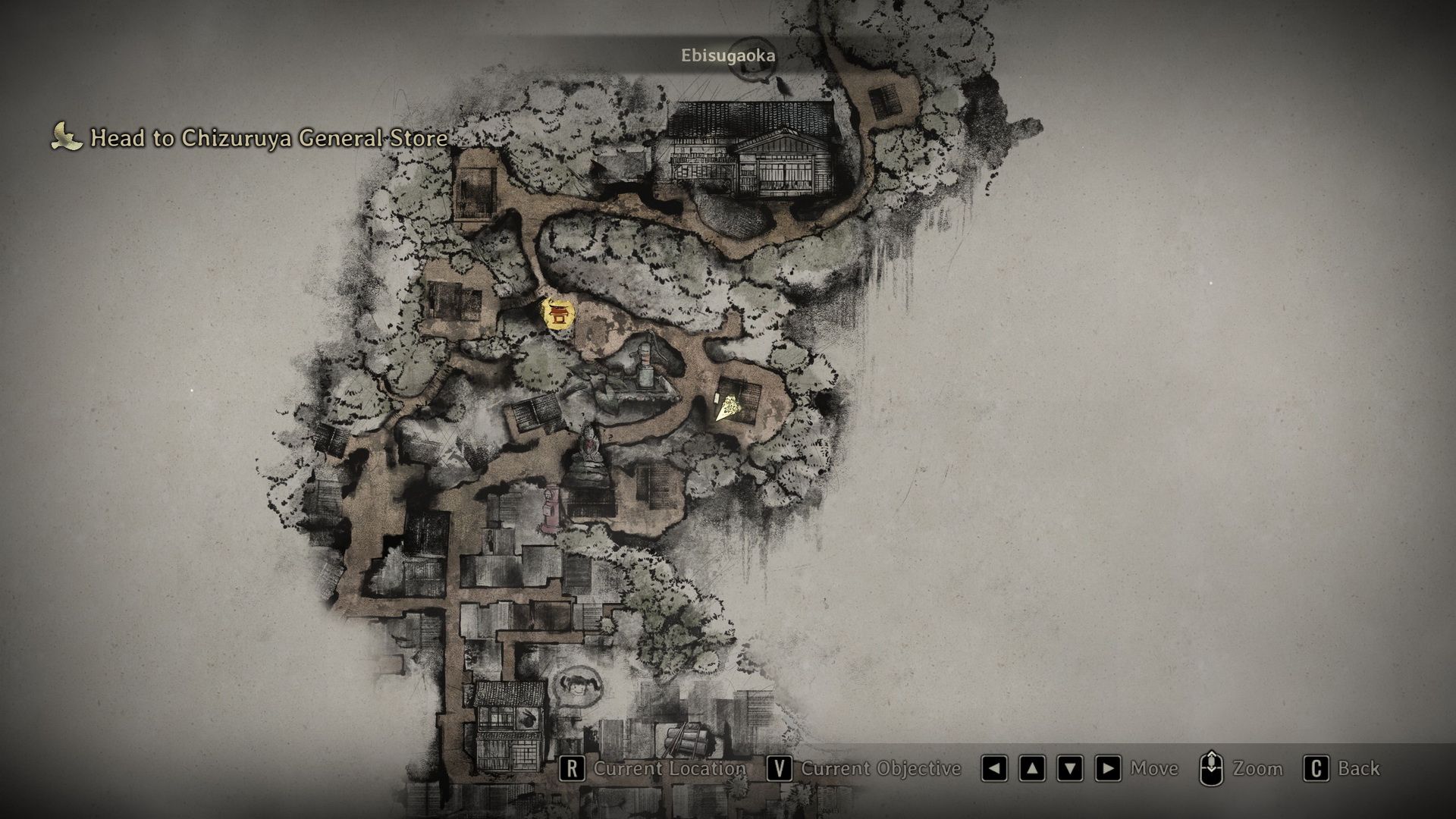
Task: Click the player location arrow marker
Action: coord(727,408)
